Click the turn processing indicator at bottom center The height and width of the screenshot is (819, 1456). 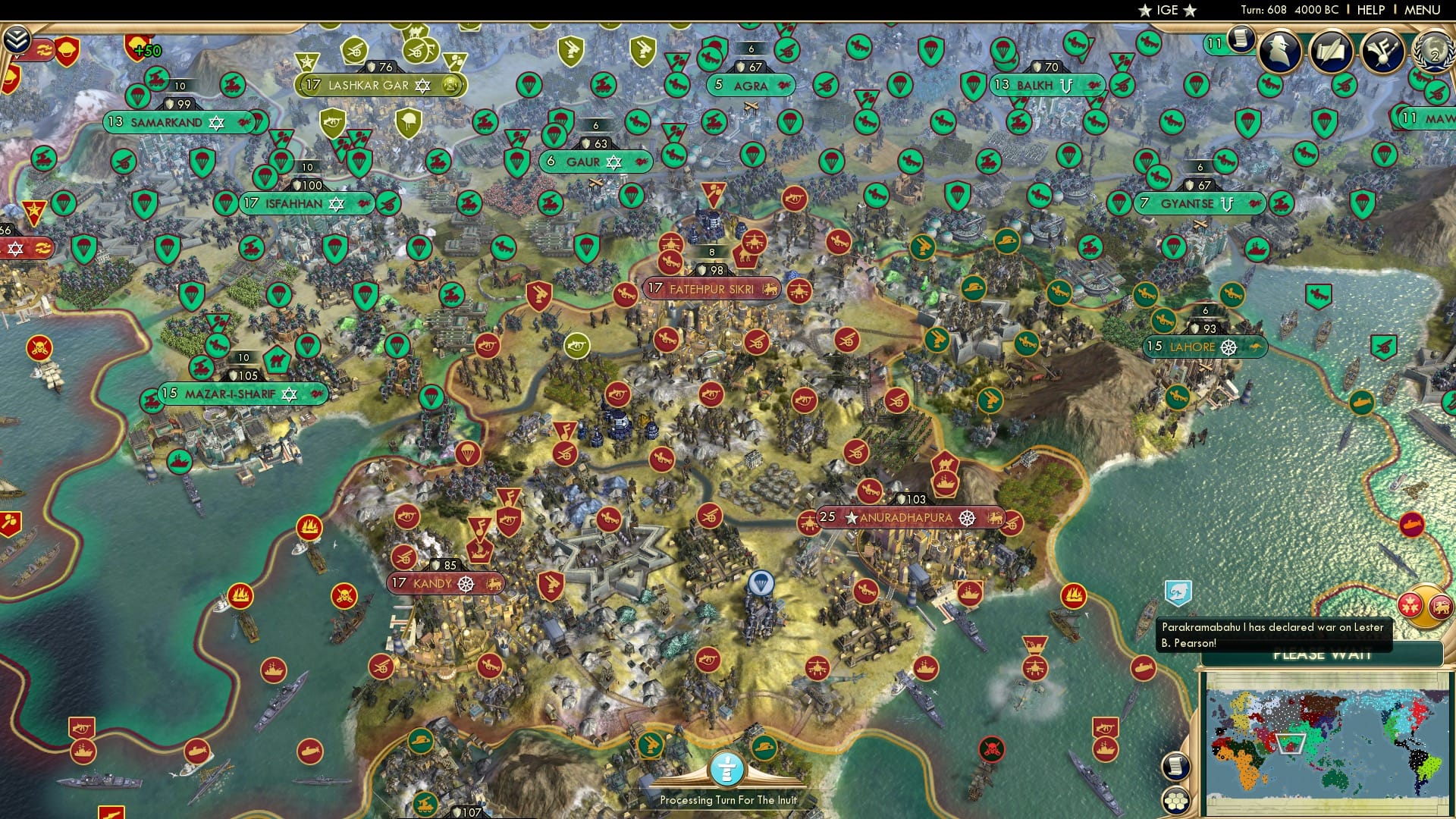coord(727,768)
